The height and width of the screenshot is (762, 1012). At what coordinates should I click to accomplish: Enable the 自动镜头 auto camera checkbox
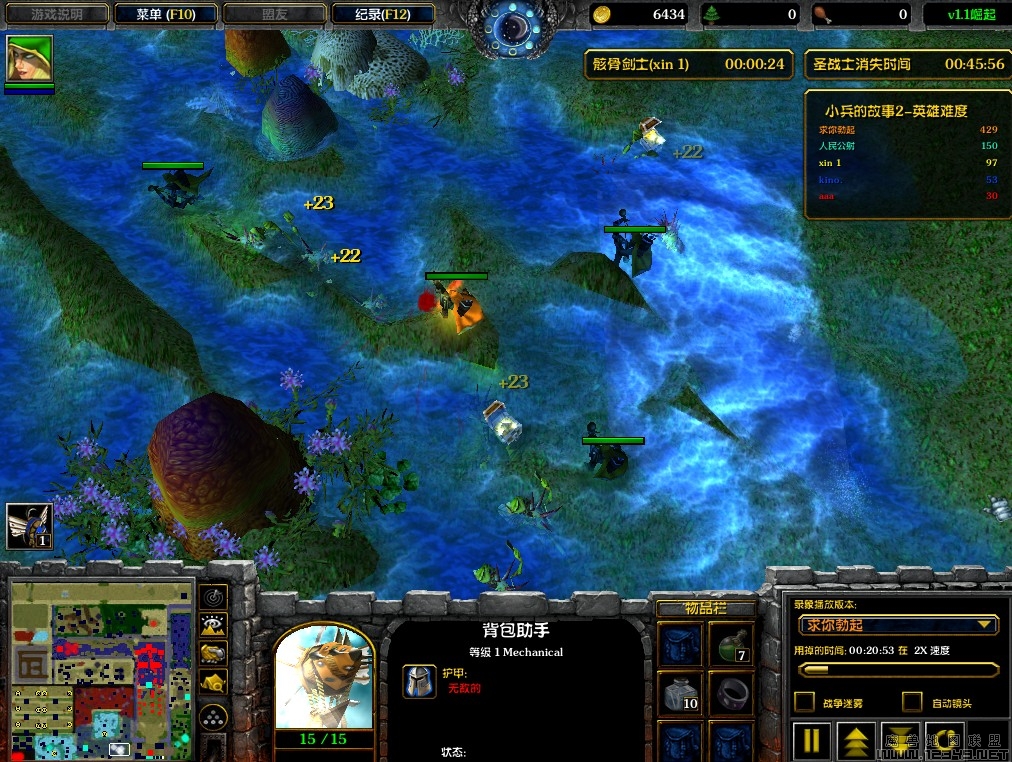tap(912, 702)
